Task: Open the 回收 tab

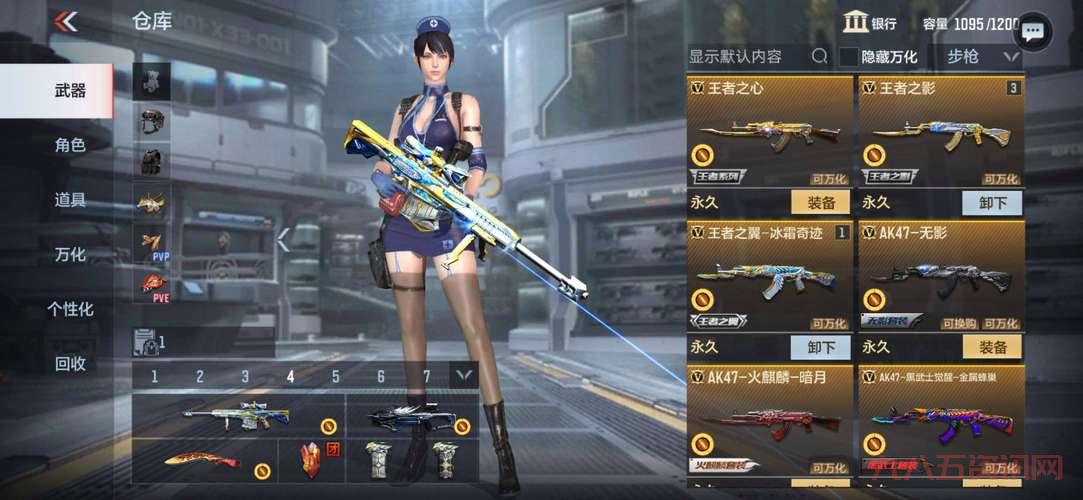Action: [69, 364]
